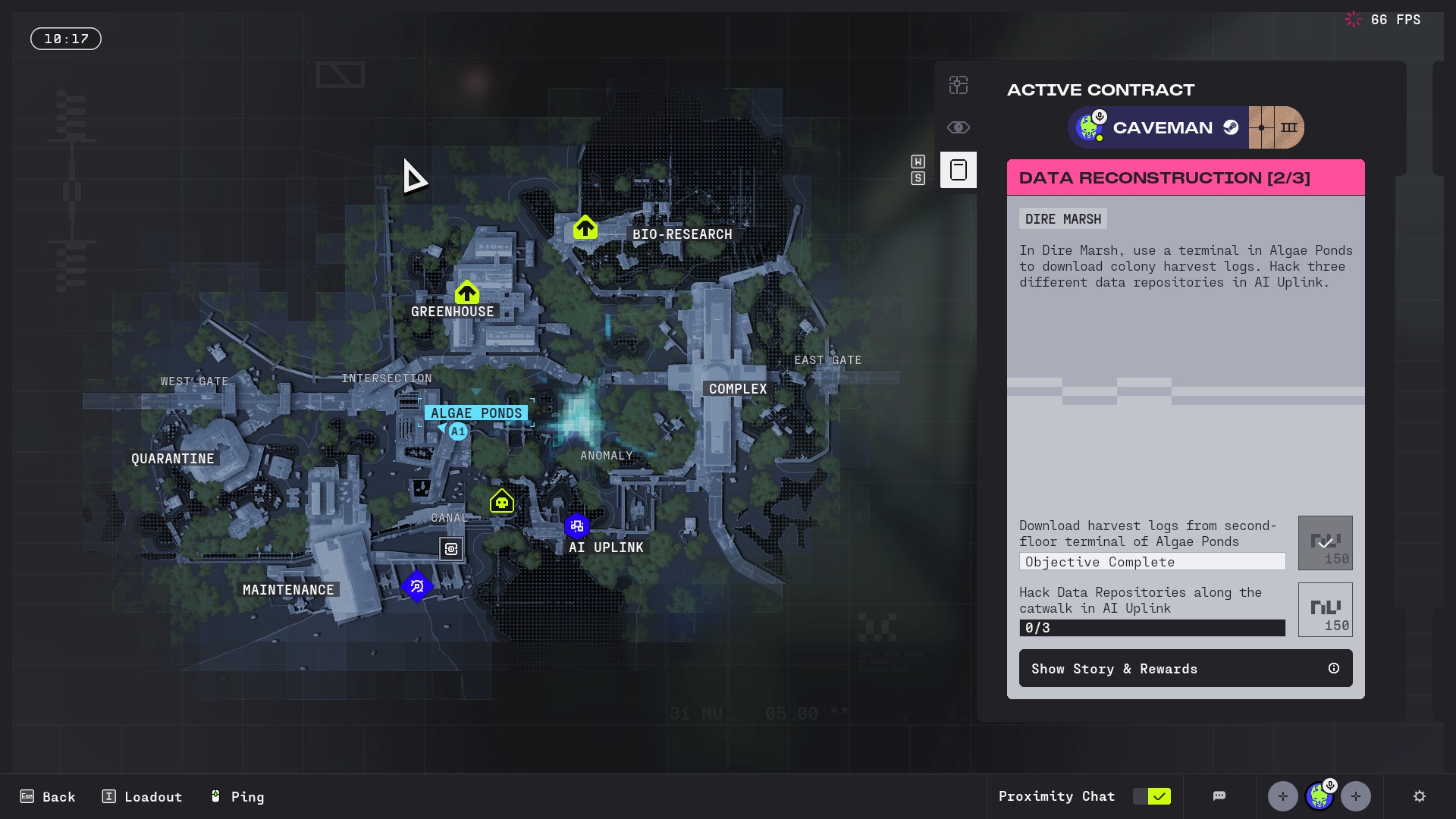Open the settings gear icon
1456x819 pixels.
(1420, 796)
